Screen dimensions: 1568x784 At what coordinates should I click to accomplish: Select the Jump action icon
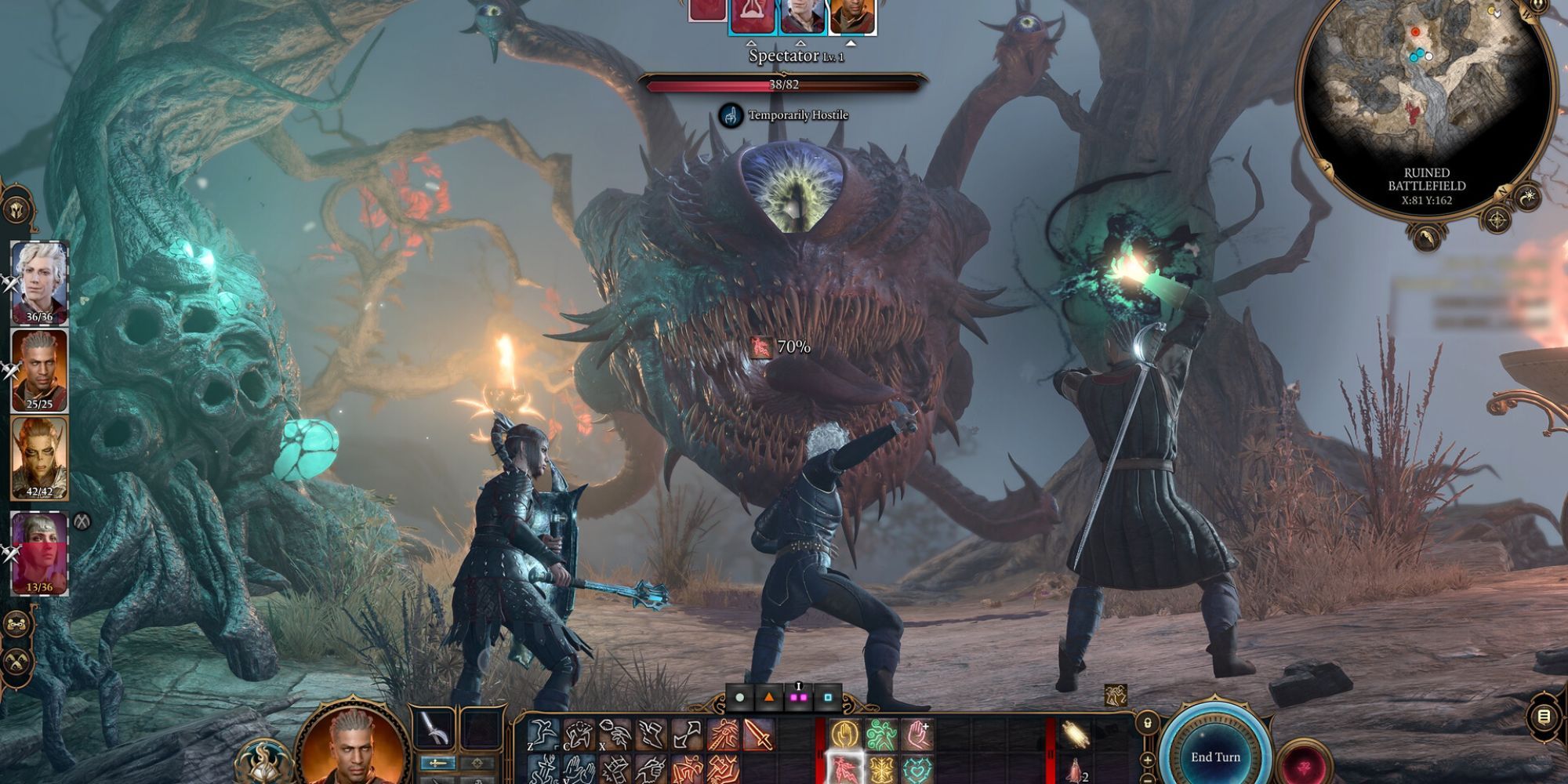click(541, 733)
